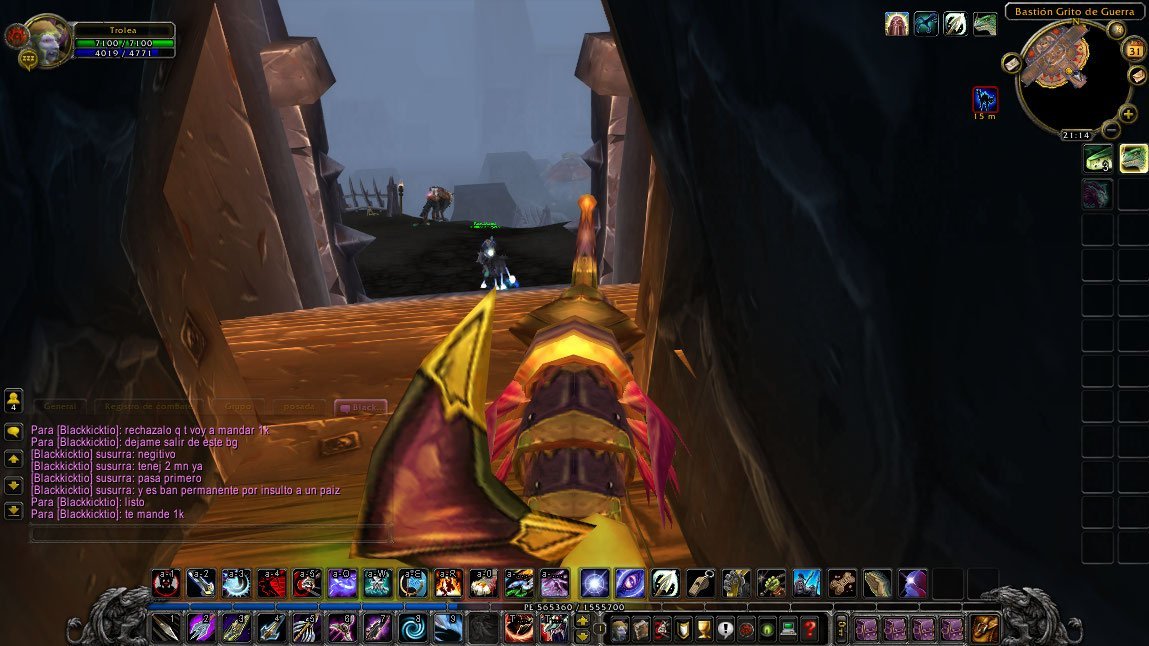Use the whistle item on the action bar

pos(700,583)
